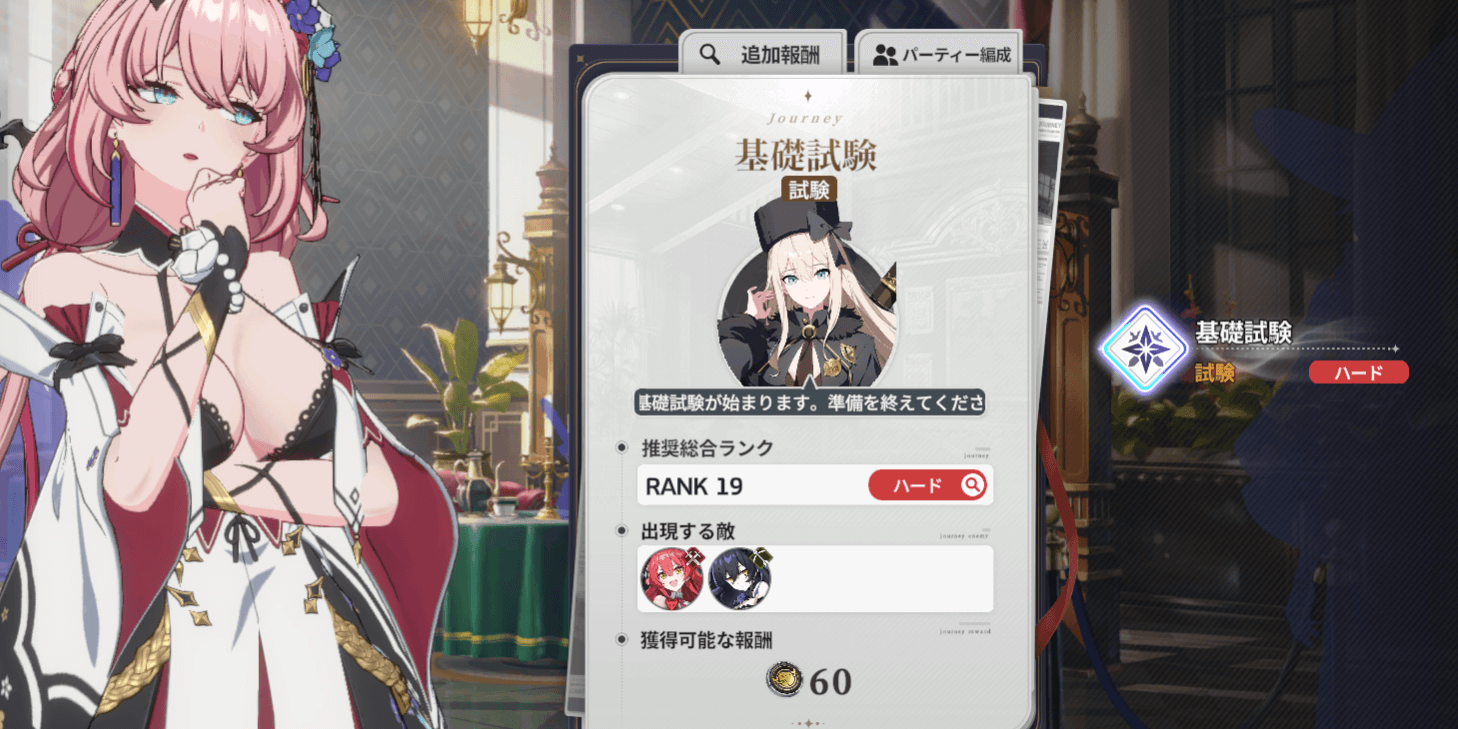
Task: Click the people icon on the パーティー編成 tab
Action: tap(884, 56)
